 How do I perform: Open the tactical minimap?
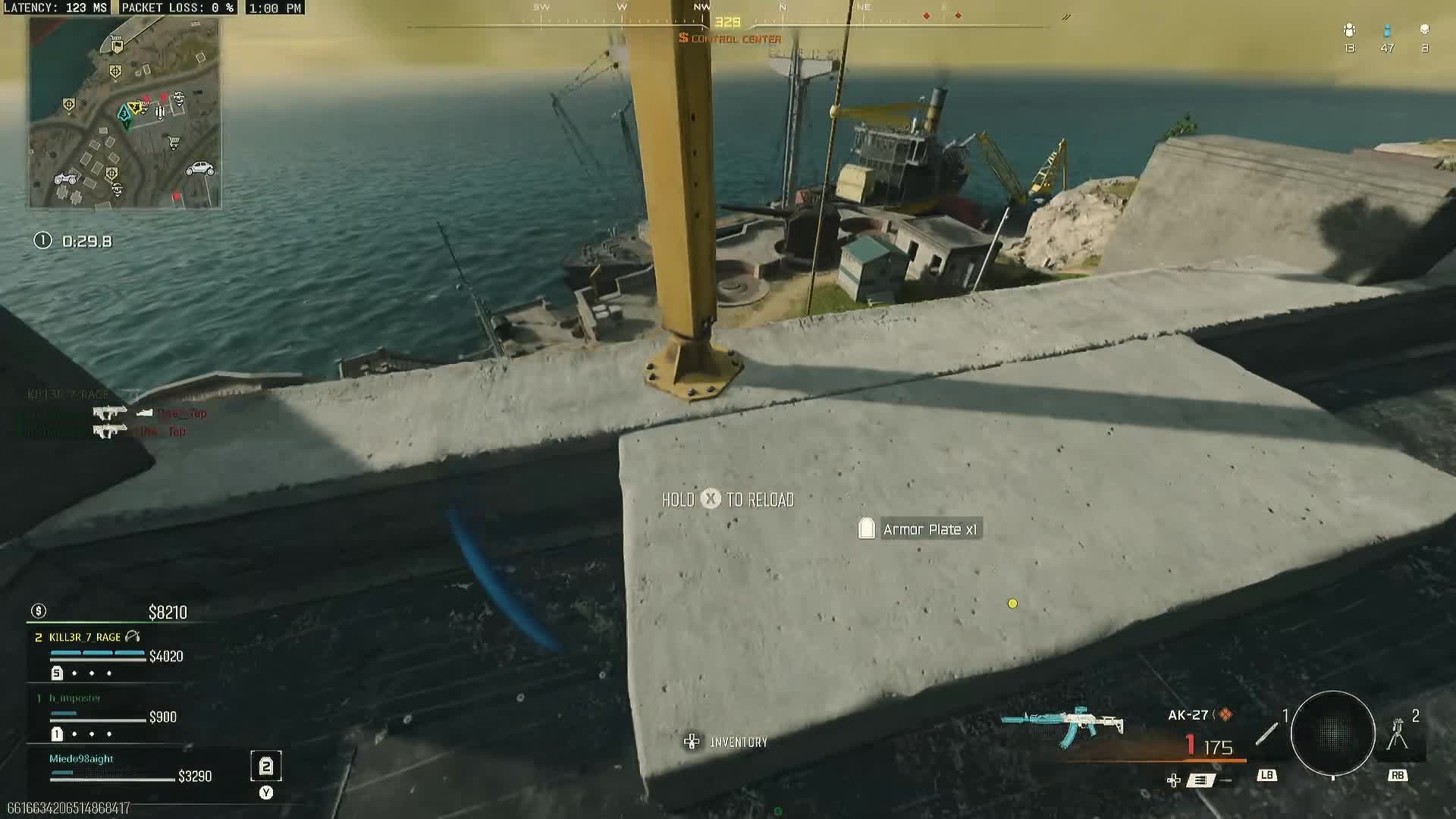125,112
